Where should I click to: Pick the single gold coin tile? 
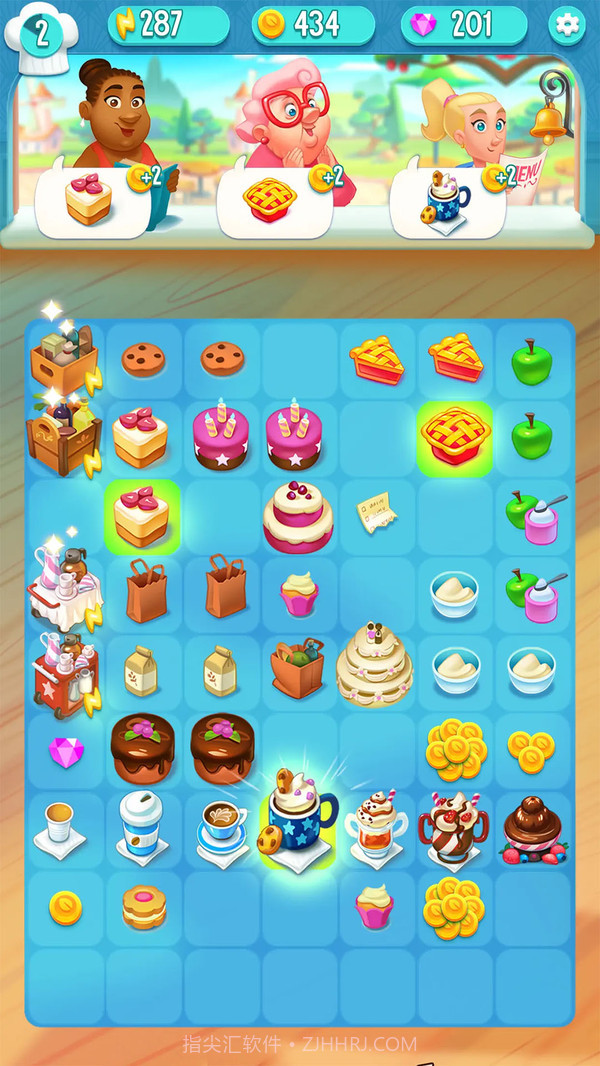66,907
